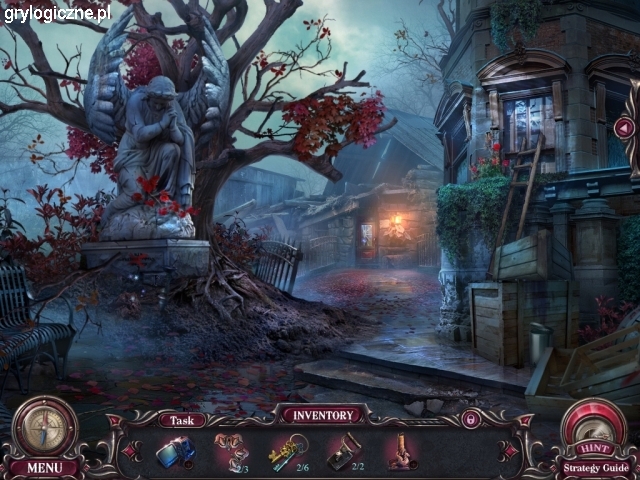Select the inventory item marked 2/2

pyautogui.click(x=345, y=451)
